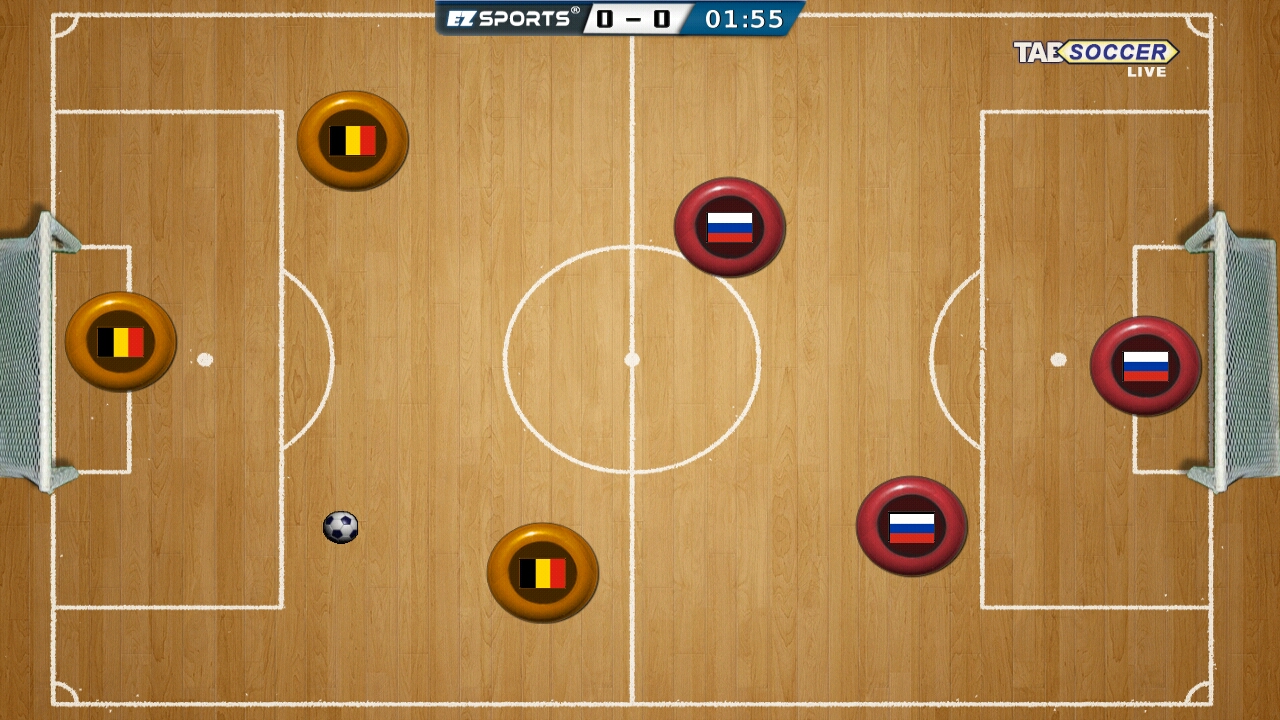Select the Russia puck by the right goal
The image size is (1280, 720).
(1146, 367)
